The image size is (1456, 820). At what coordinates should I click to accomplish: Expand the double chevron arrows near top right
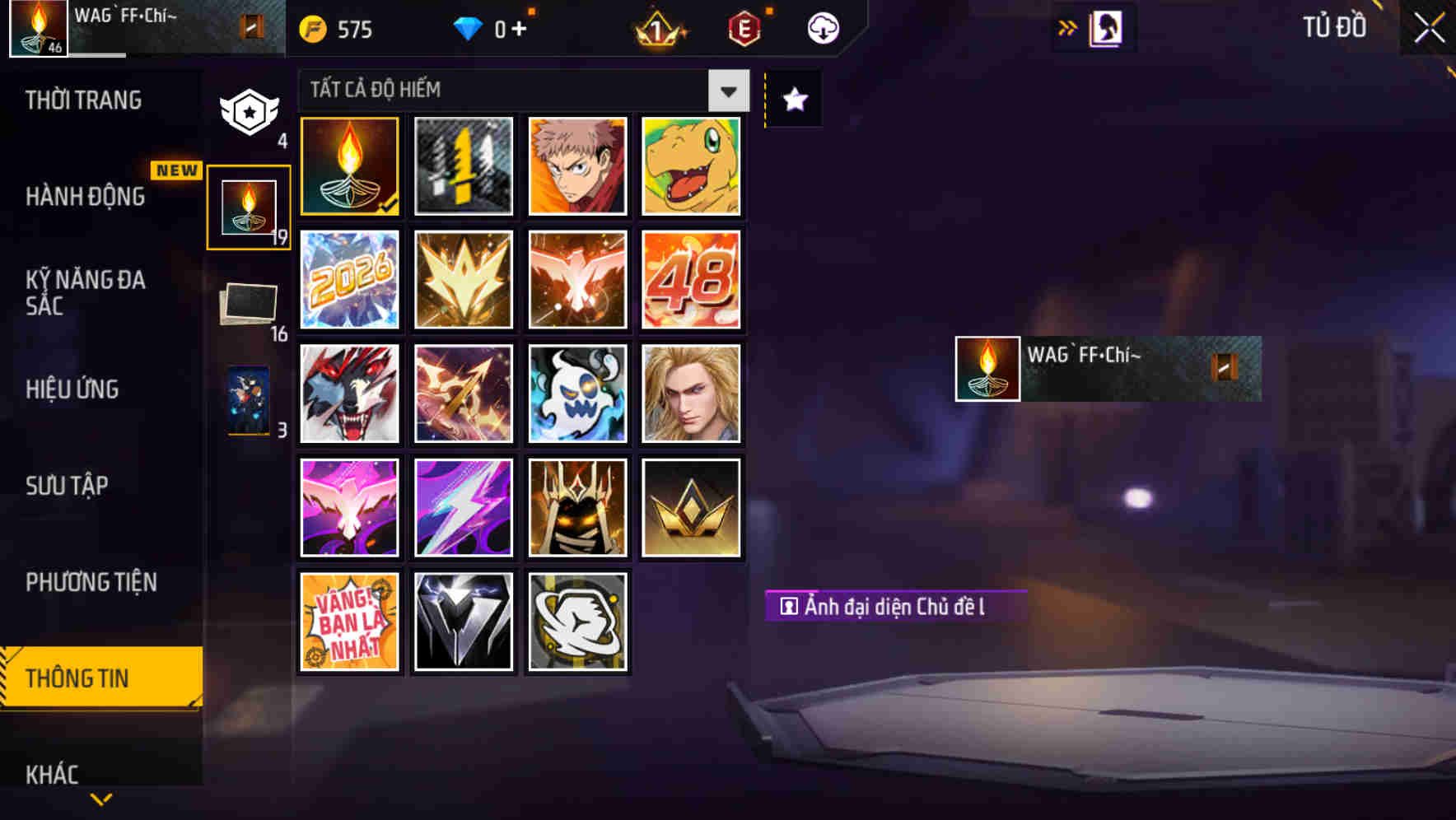tap(1067, 26)
